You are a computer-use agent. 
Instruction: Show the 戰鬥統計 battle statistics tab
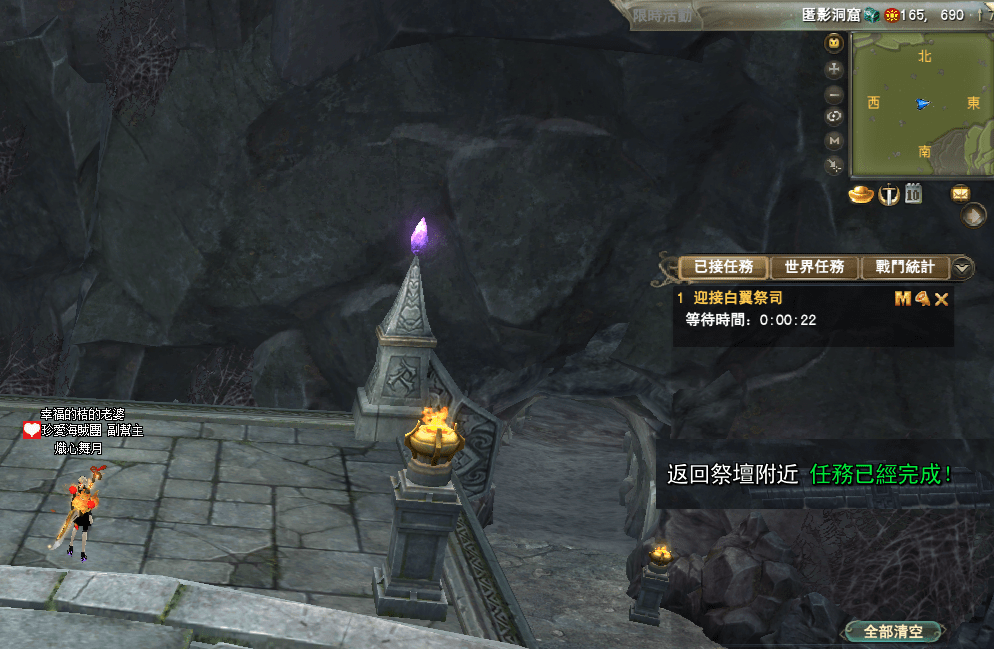(904, 267)
